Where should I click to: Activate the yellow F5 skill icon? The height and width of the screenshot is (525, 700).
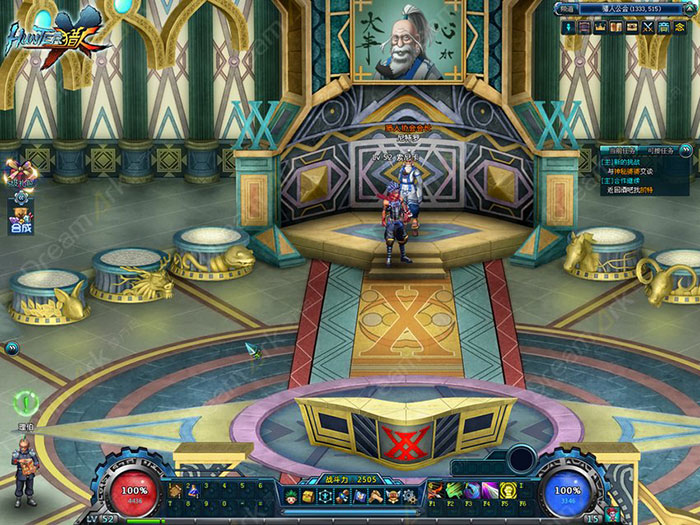pos(508,490)
